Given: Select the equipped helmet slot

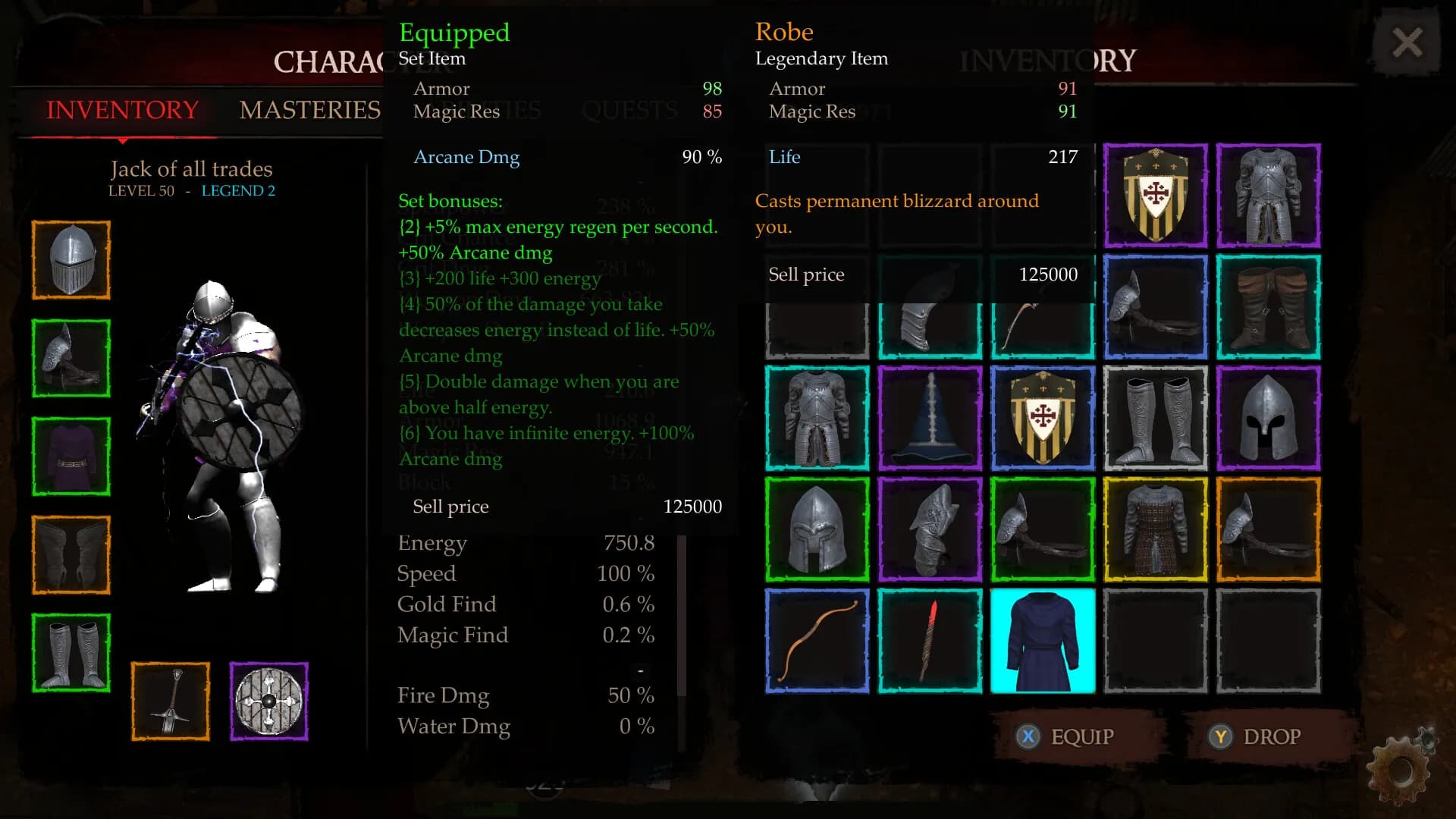Looking at the screenshot, I should point(71,259).
